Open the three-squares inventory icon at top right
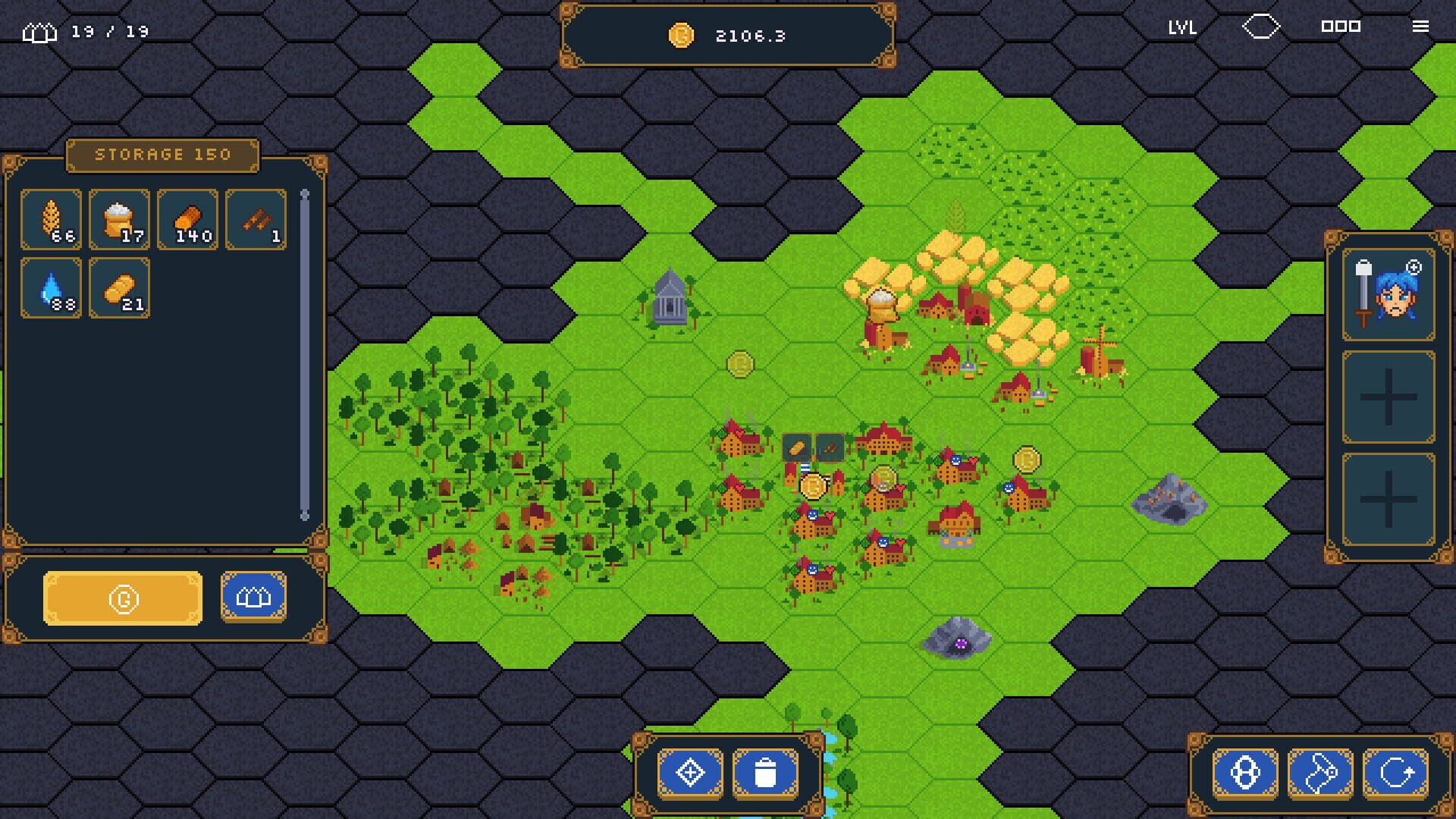This screenshot has width=1456, height=819. (x=1342, y=27)
